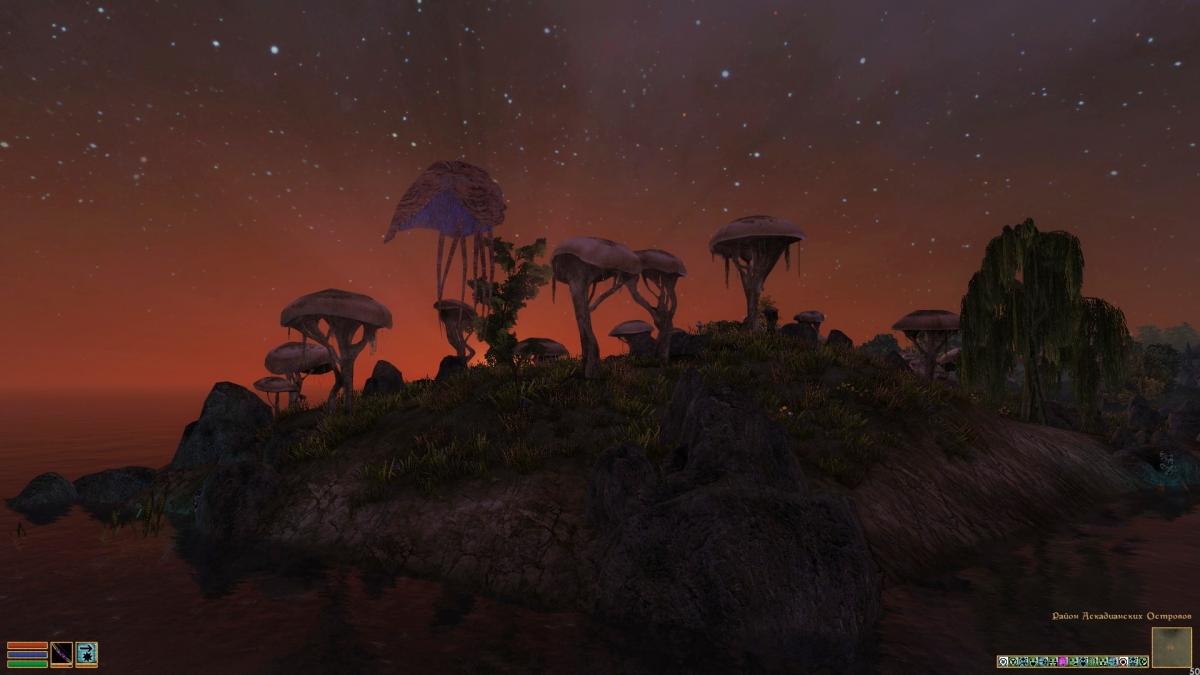This screenshot has height=675, width=1200.
Task: Open the minimap in the corner
Action: coord(1171,647)
